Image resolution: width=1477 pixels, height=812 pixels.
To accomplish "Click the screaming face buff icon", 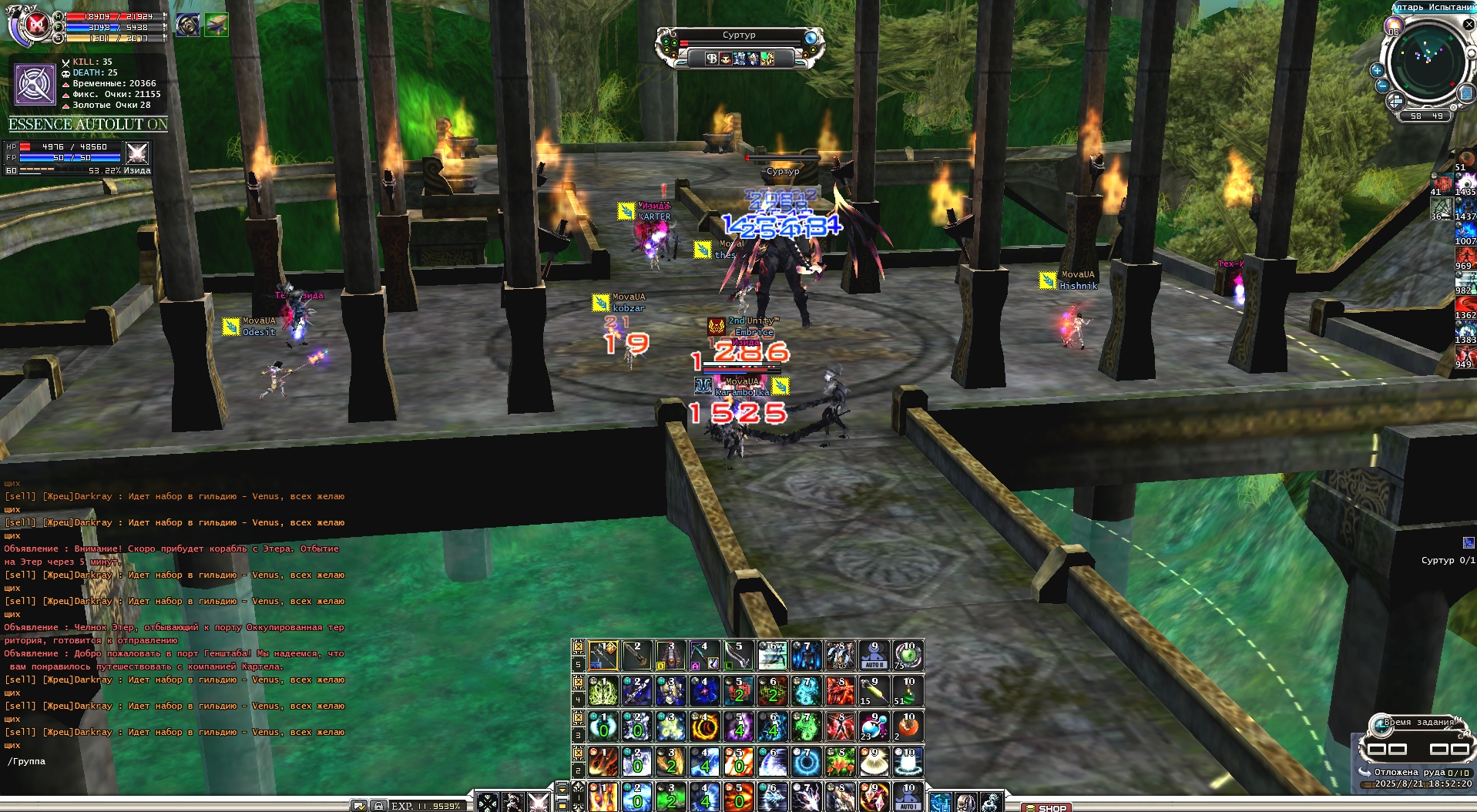I will click(186, 25).
